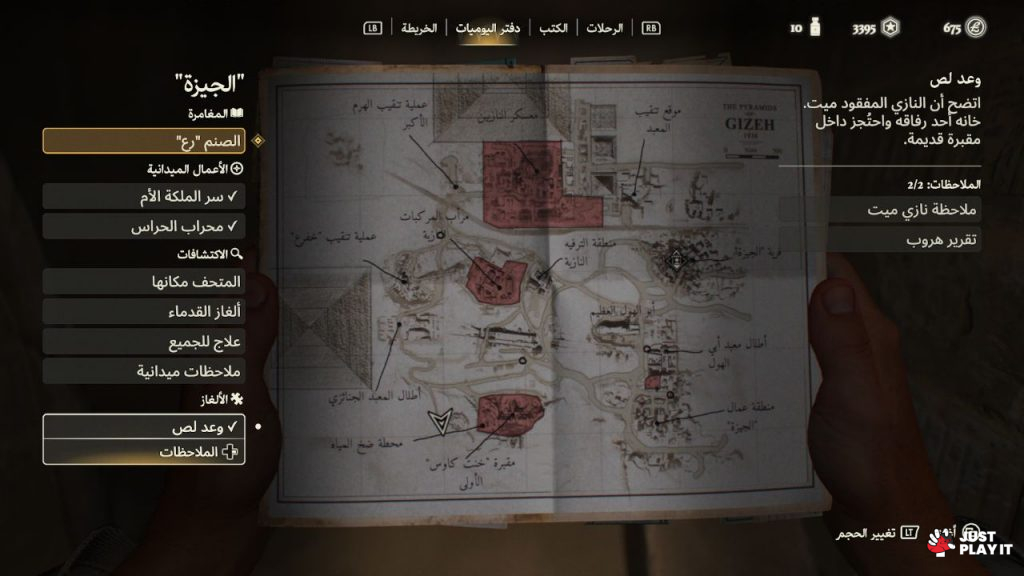Select the diamond objective marker on the map

click(678, 260)
